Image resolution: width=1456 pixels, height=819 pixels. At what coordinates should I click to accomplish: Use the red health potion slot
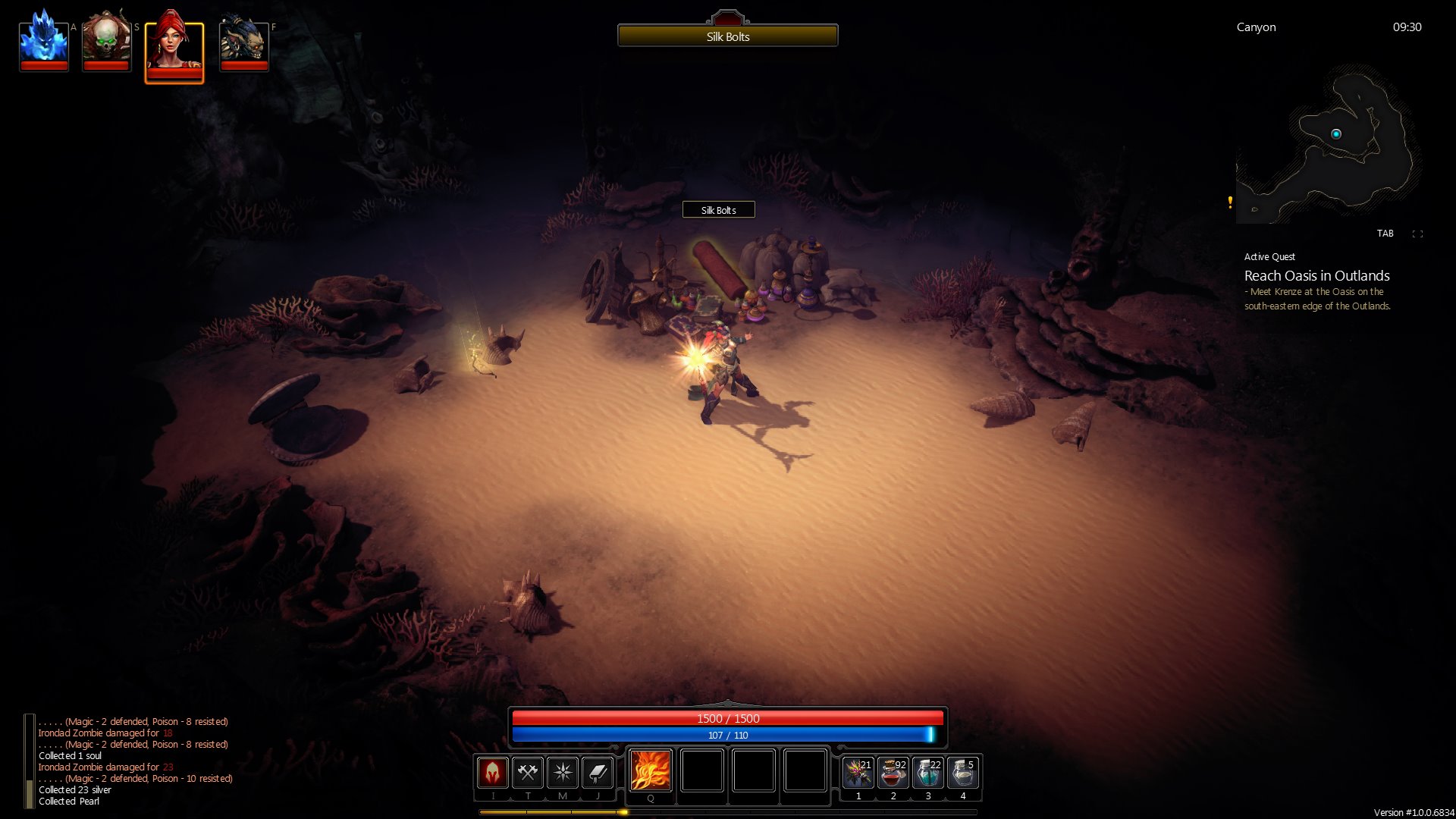click(x=893, y=773)
